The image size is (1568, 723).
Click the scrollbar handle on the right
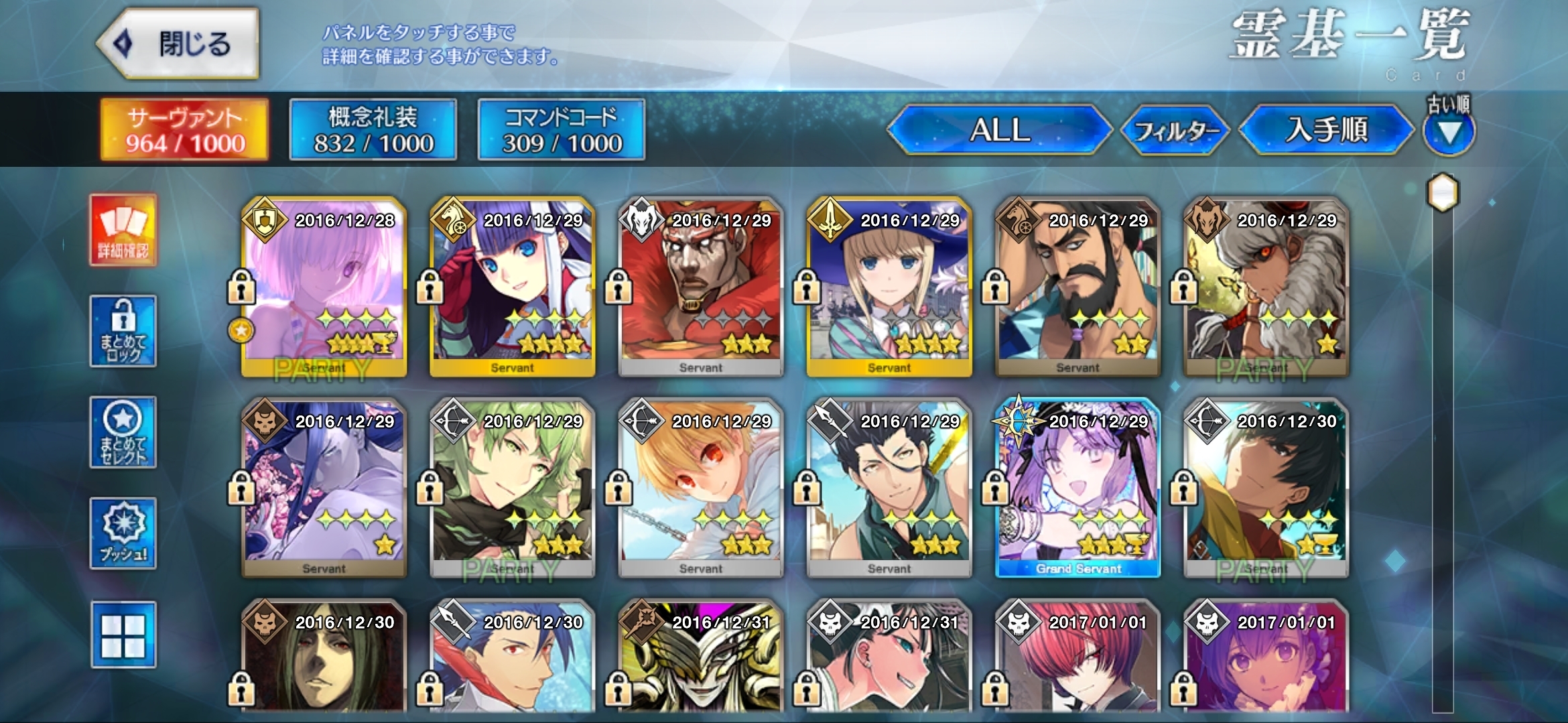1443,193
